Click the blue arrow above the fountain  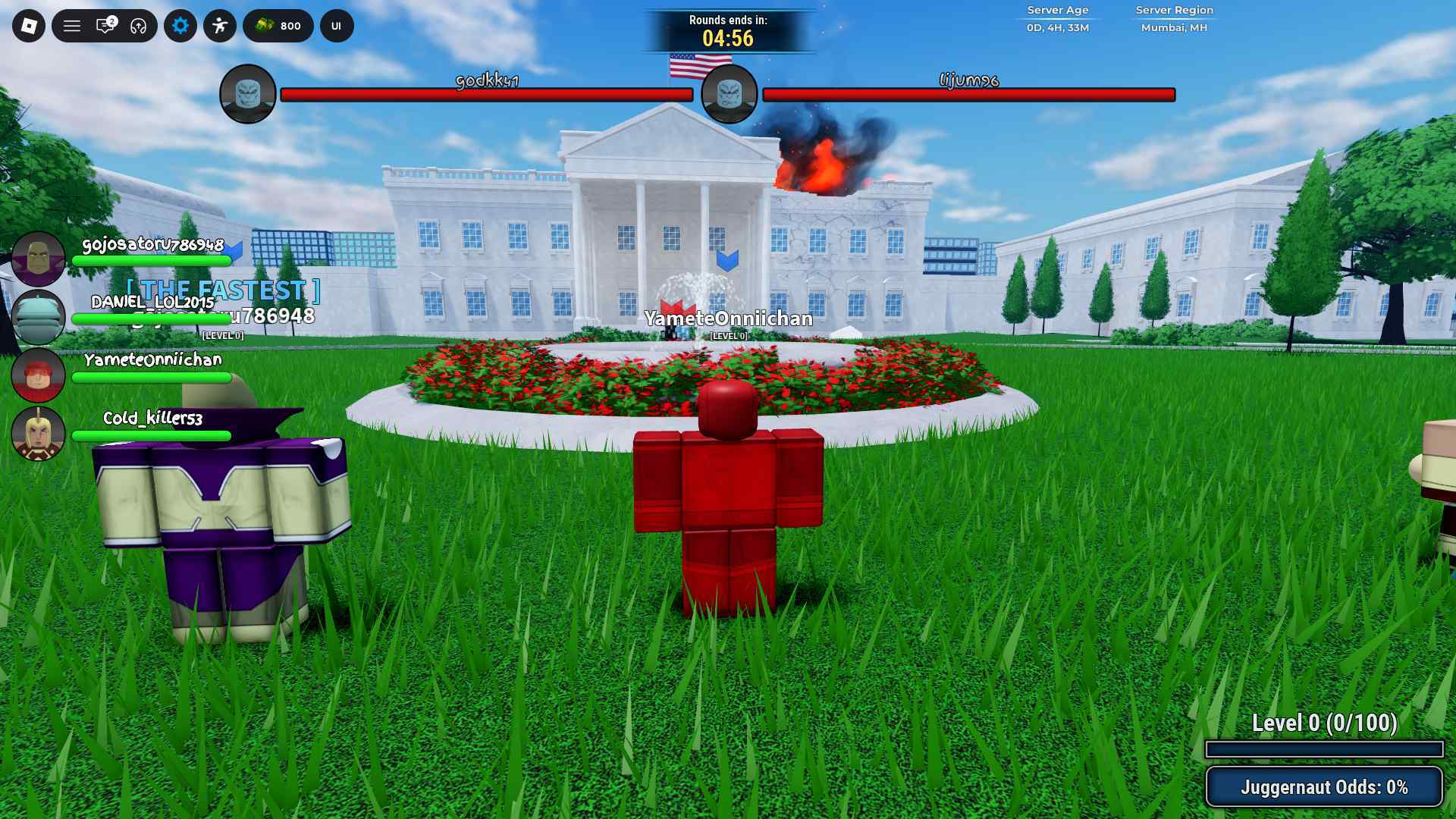(x=729, y=261)
